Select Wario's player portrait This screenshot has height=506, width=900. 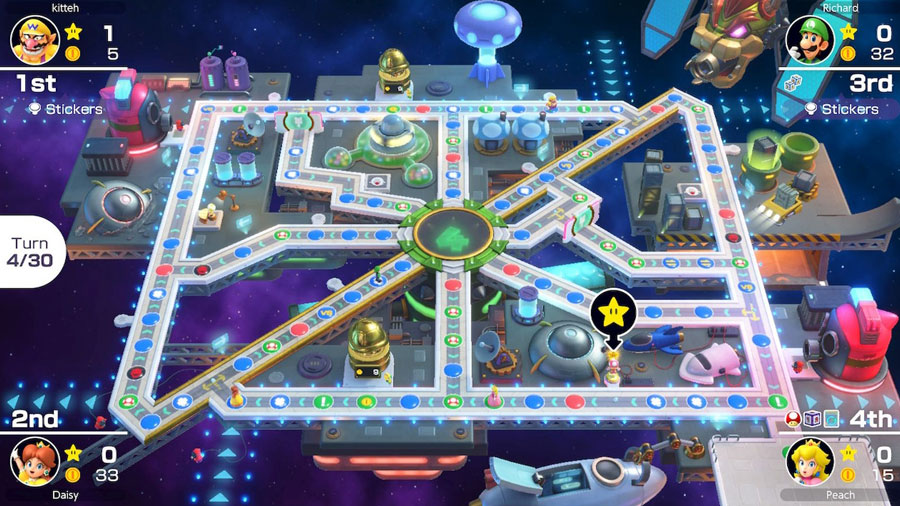point(30,41)
